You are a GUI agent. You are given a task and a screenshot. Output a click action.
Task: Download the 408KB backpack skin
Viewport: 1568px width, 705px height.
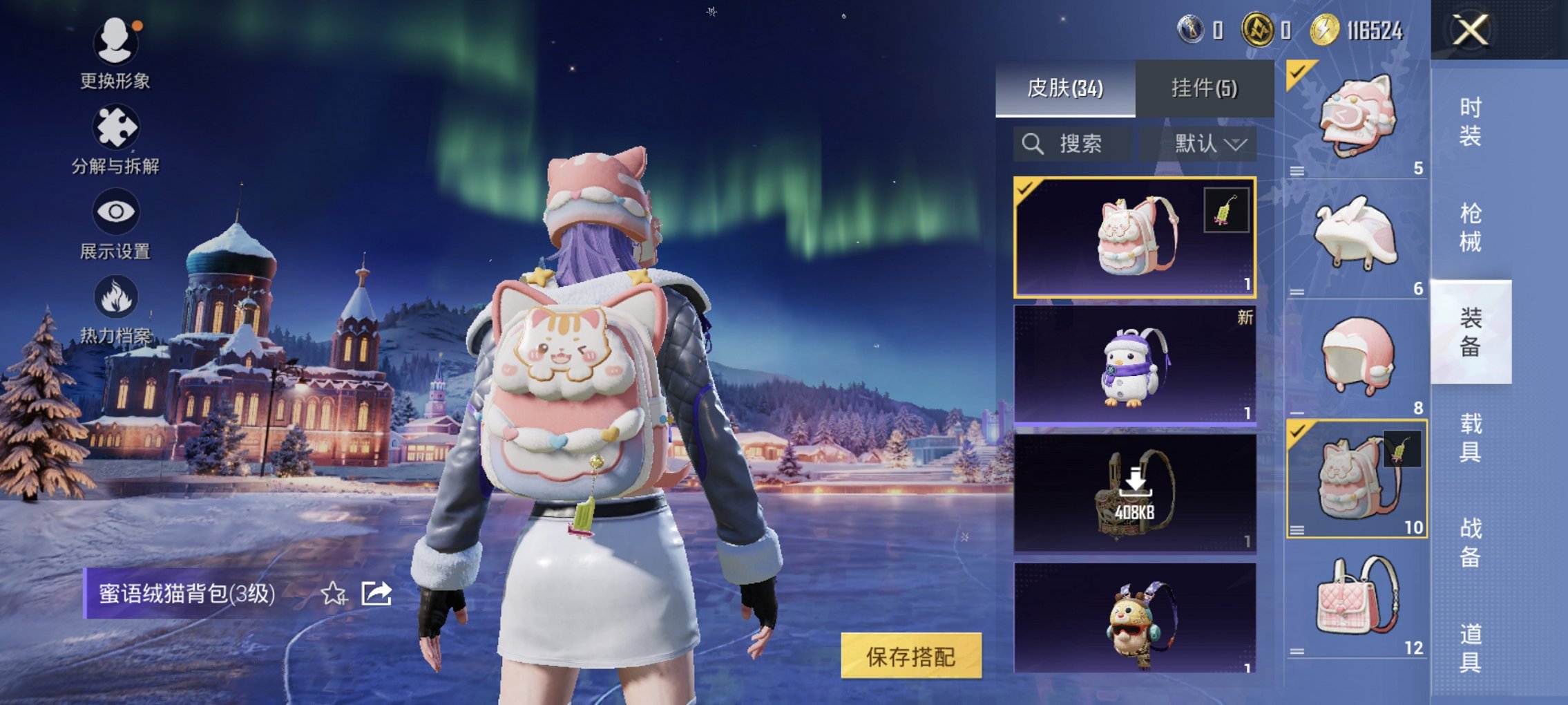(x=1134, y=493)
